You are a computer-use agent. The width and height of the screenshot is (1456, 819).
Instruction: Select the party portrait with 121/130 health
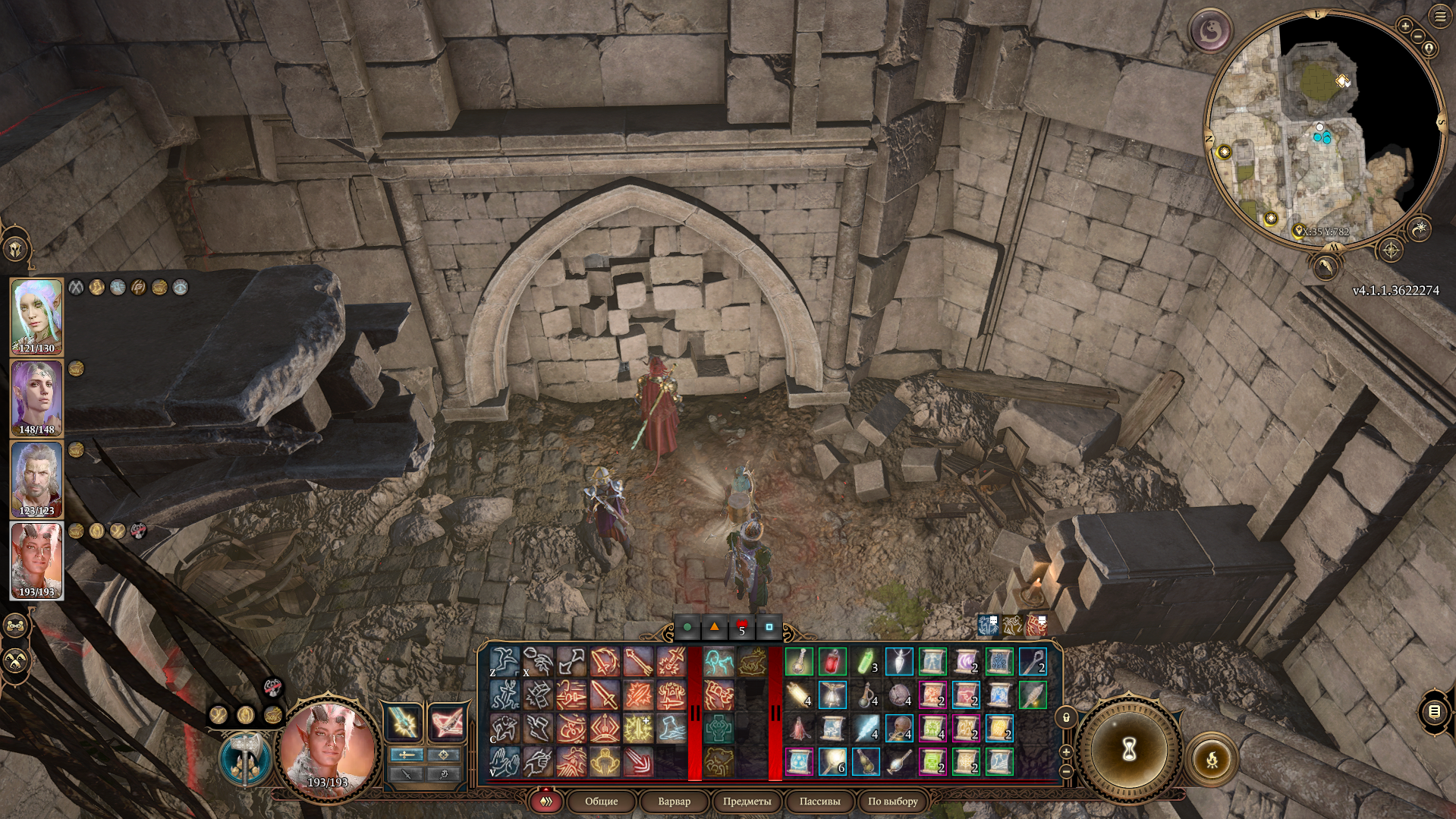click(36, 315)
